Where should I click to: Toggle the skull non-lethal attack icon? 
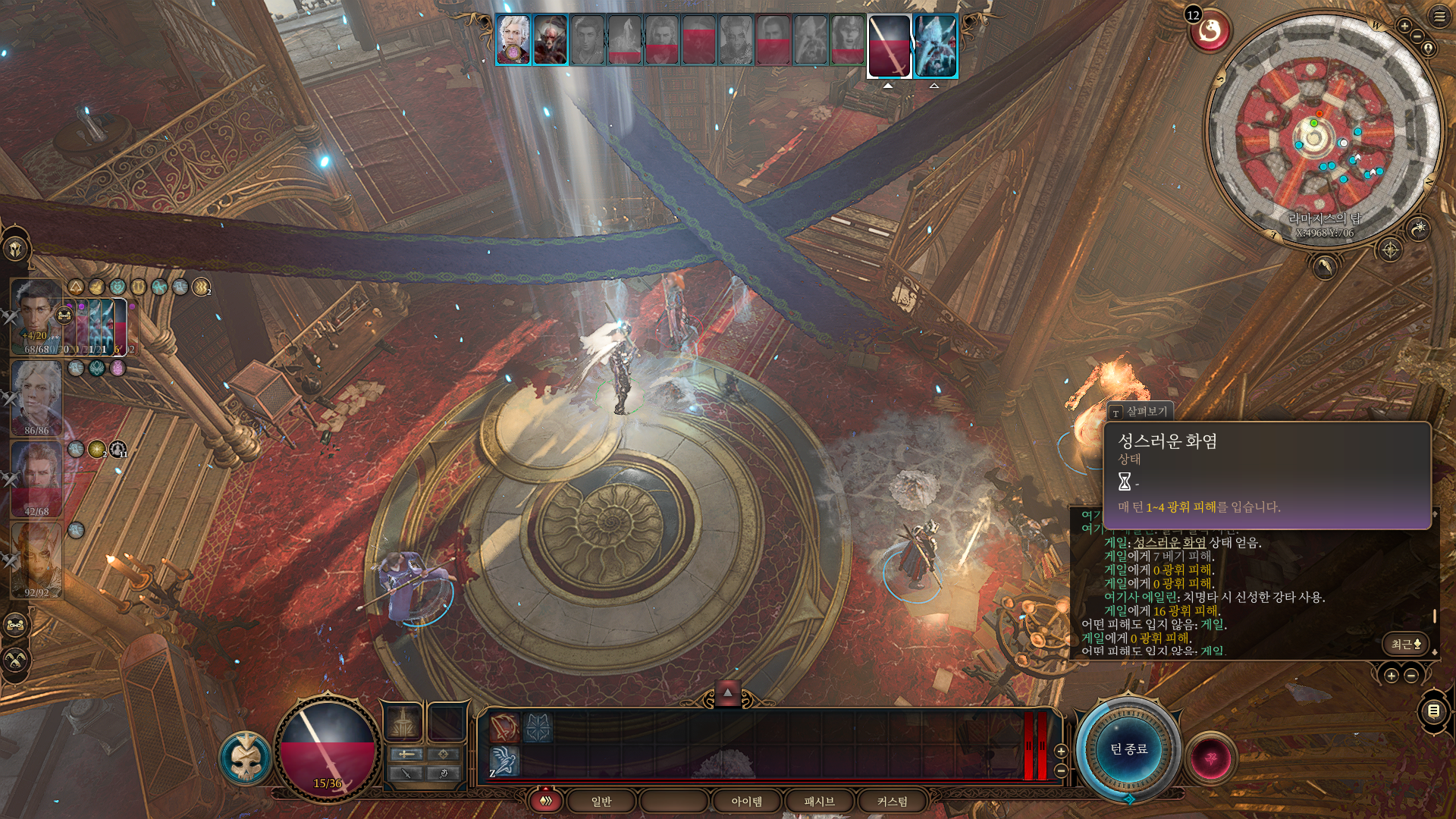point(246,758)
